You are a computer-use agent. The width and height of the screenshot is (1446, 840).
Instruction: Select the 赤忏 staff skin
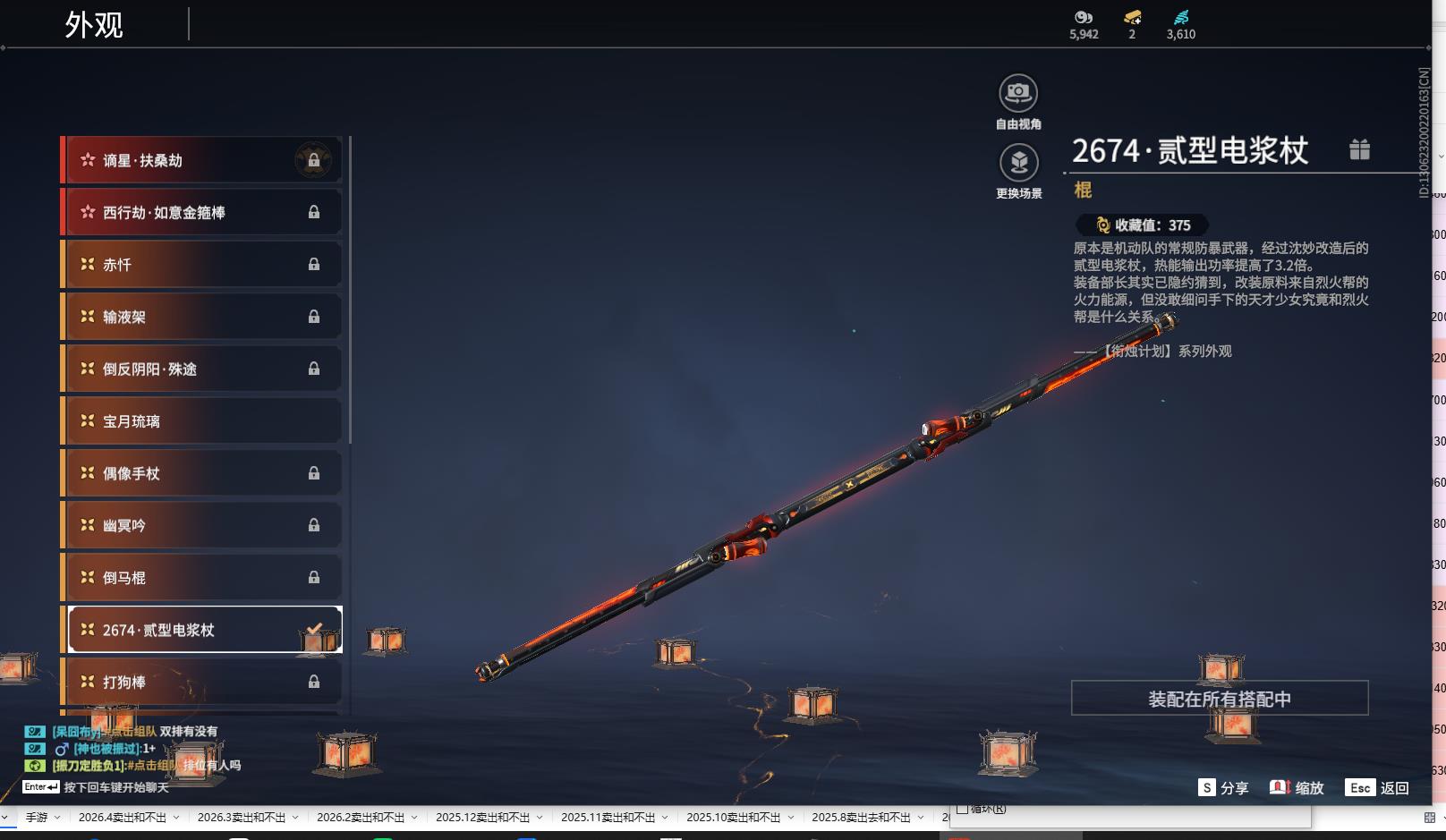pos(202,265)
